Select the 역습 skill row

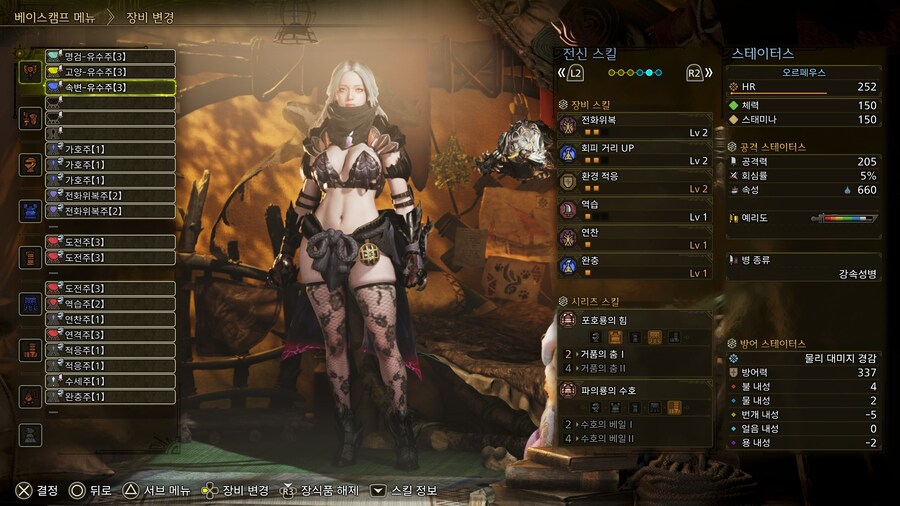tap(635, 210)
